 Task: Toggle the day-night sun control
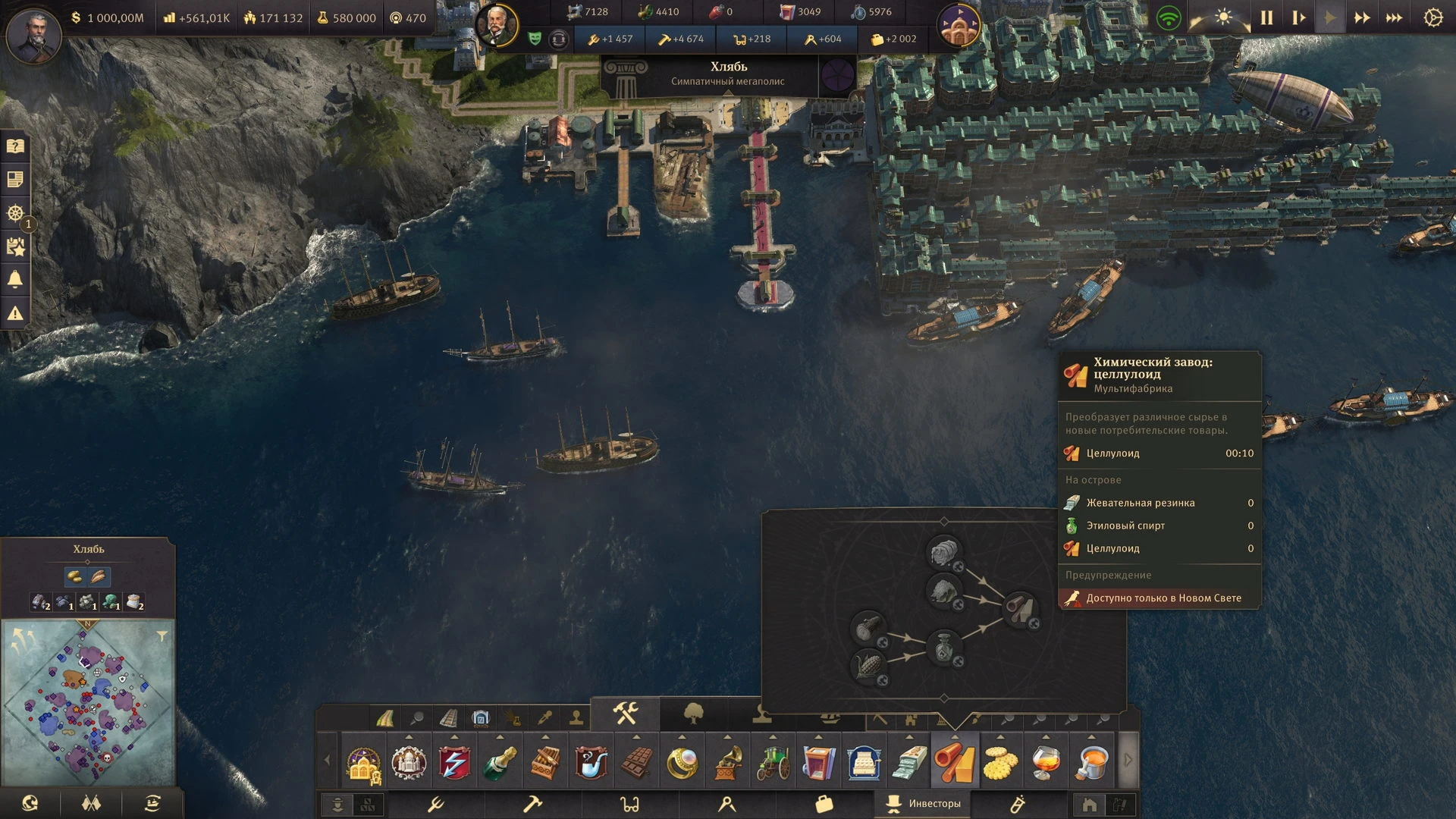(1222, 17)
